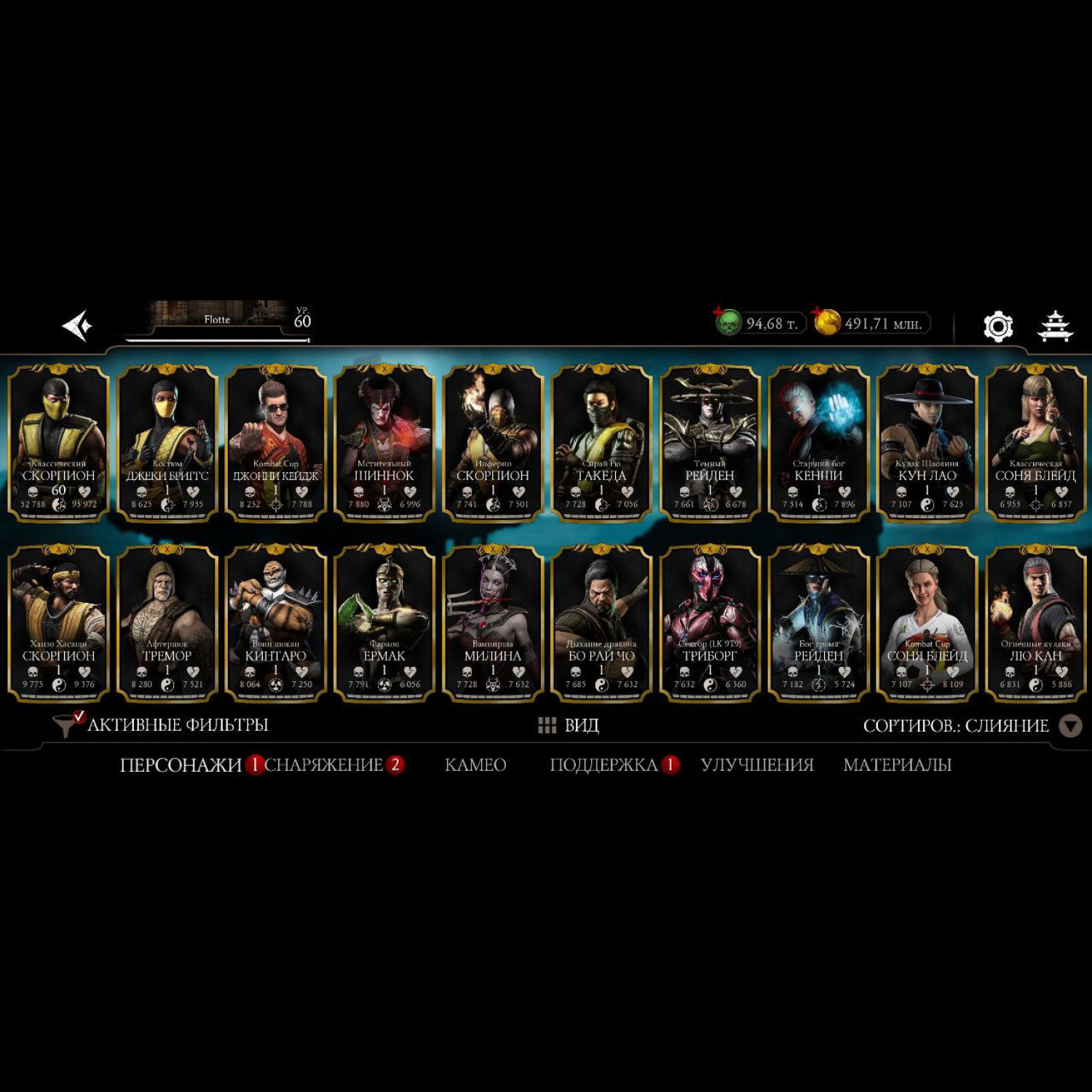Open the settings gear icon

pyautogui.click(x=997, y=326)
